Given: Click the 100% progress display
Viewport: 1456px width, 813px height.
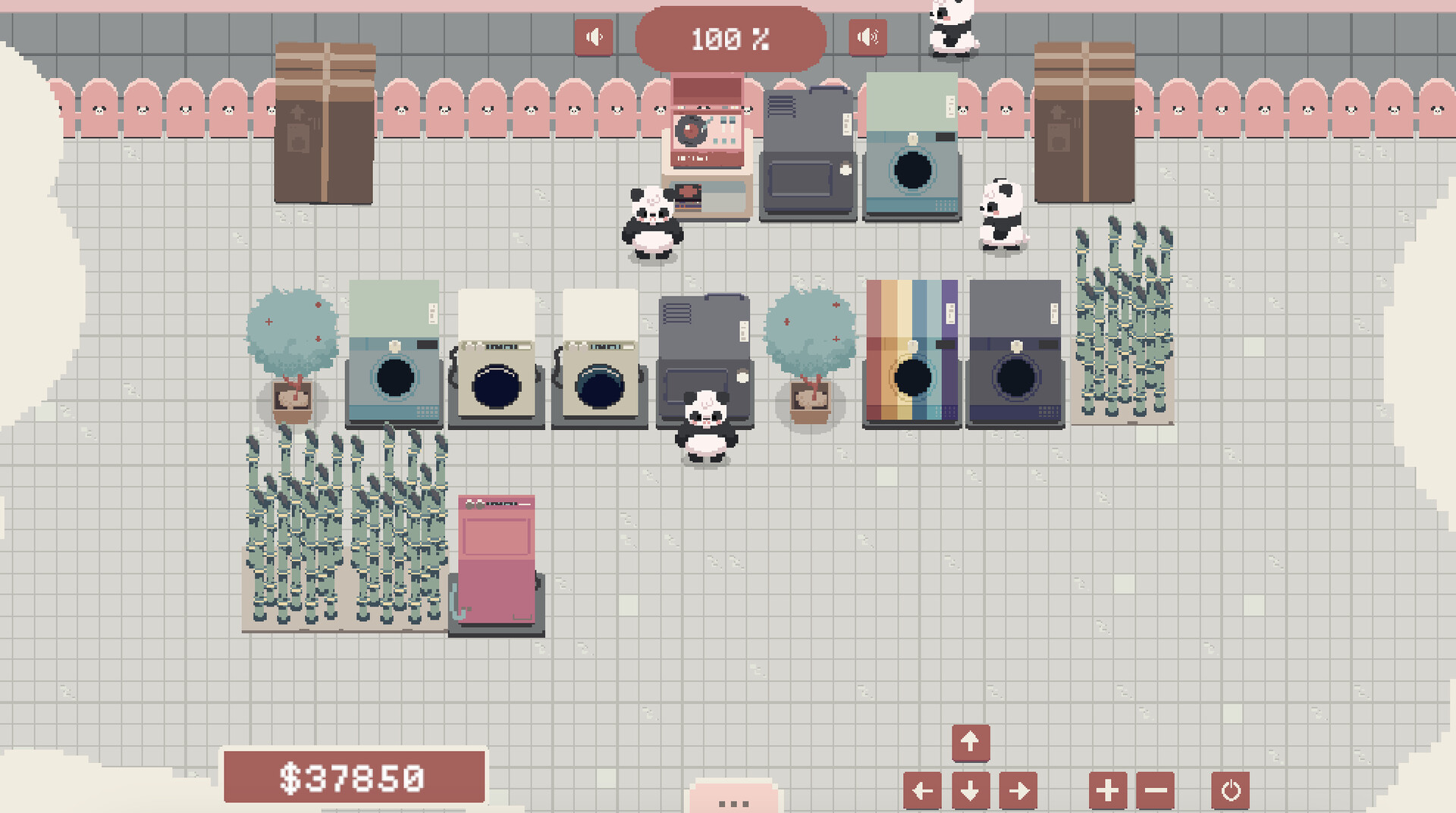Looking at the screenshot, I should click(731, 39).
